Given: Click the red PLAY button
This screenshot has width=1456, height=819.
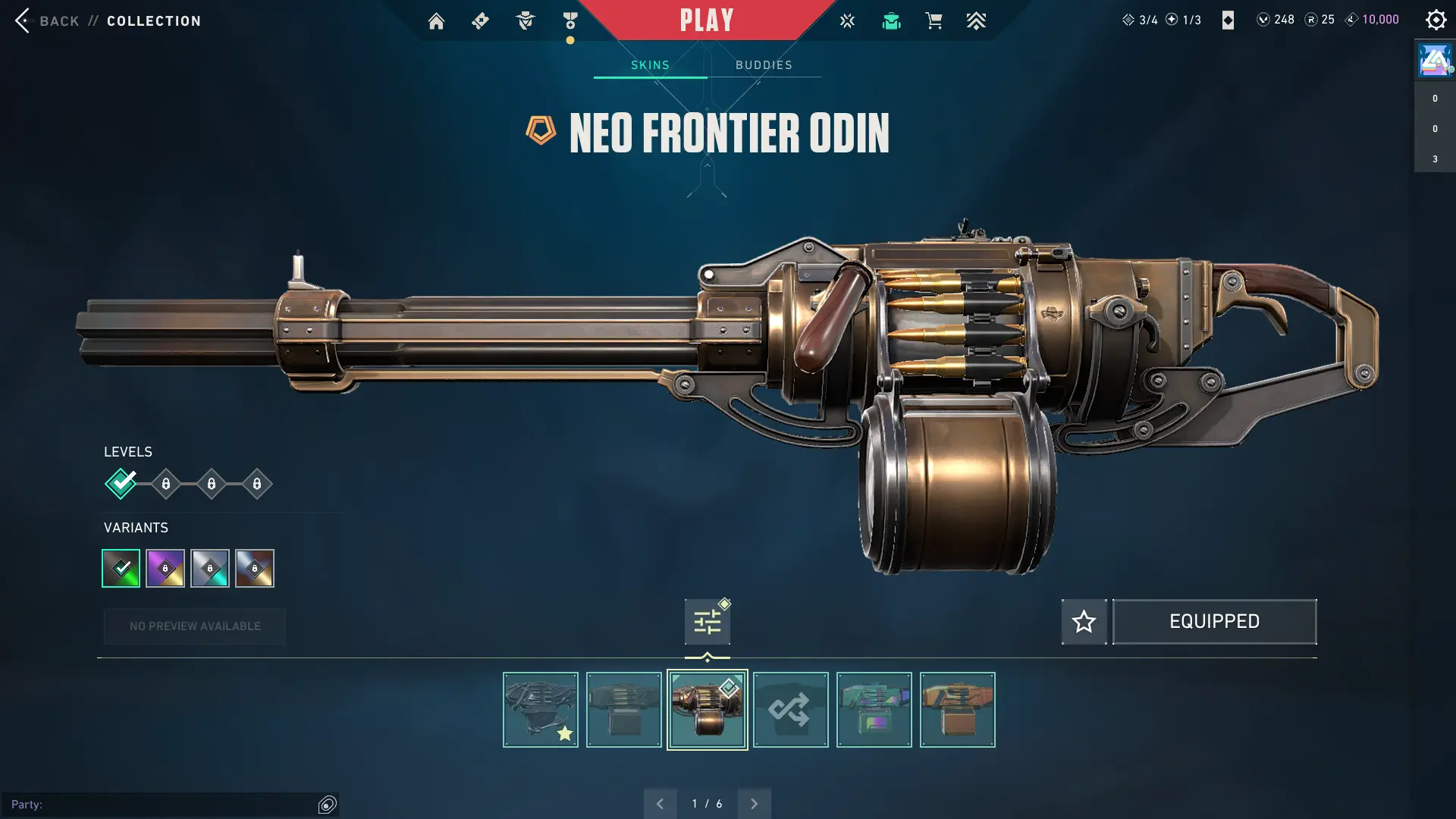Looking at the screenshot, I should tap(706, 20).
